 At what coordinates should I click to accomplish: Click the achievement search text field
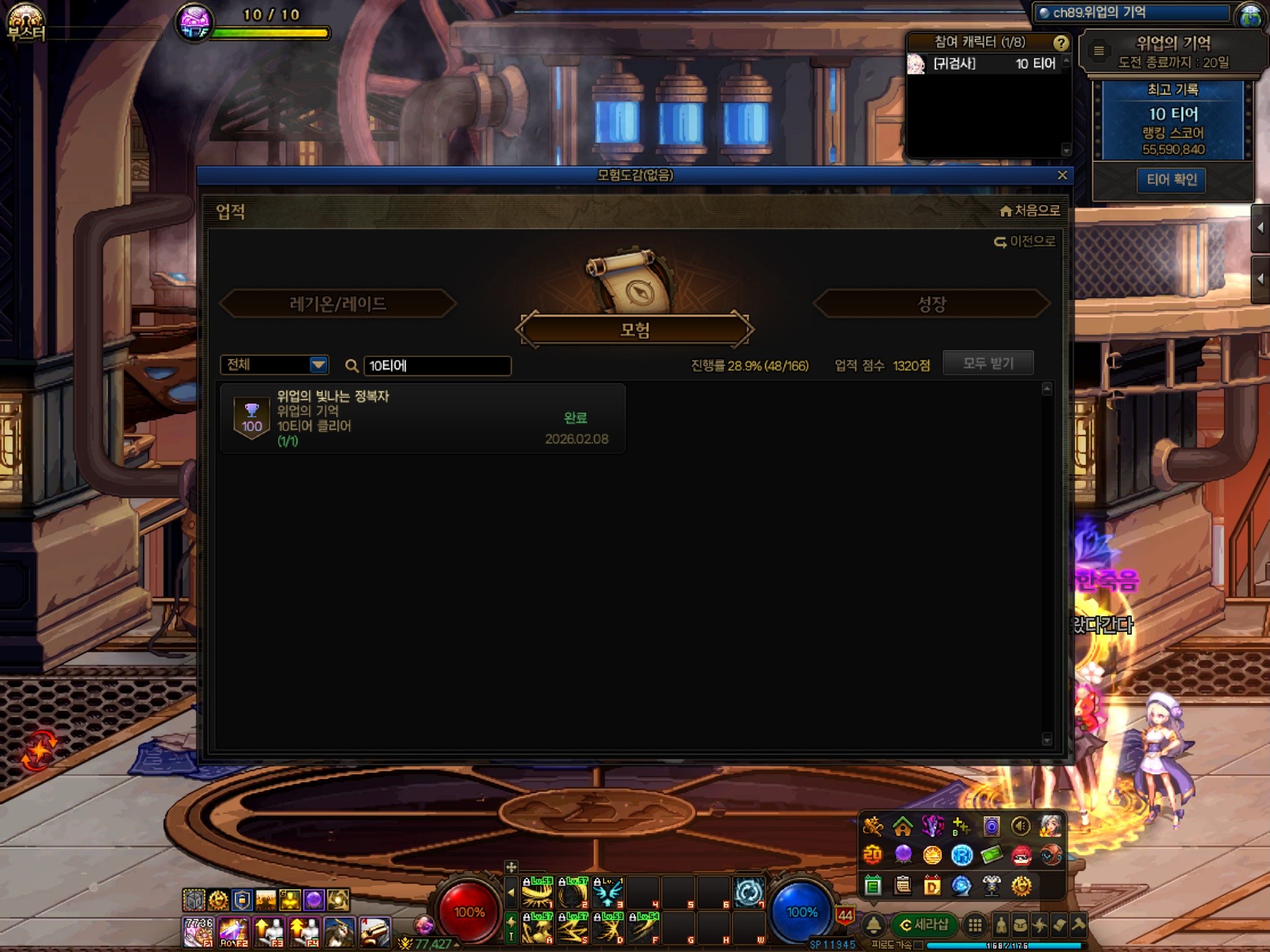click(x=438, y=365)
